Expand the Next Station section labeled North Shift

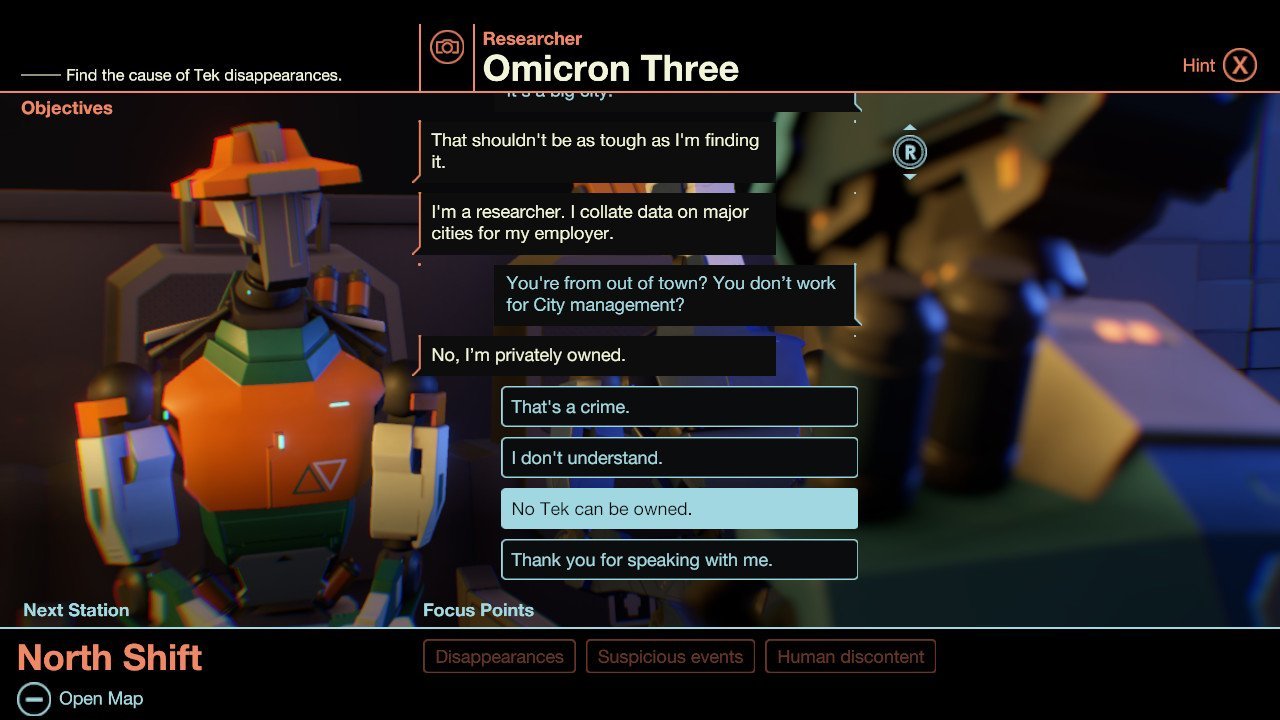(110, 658)
